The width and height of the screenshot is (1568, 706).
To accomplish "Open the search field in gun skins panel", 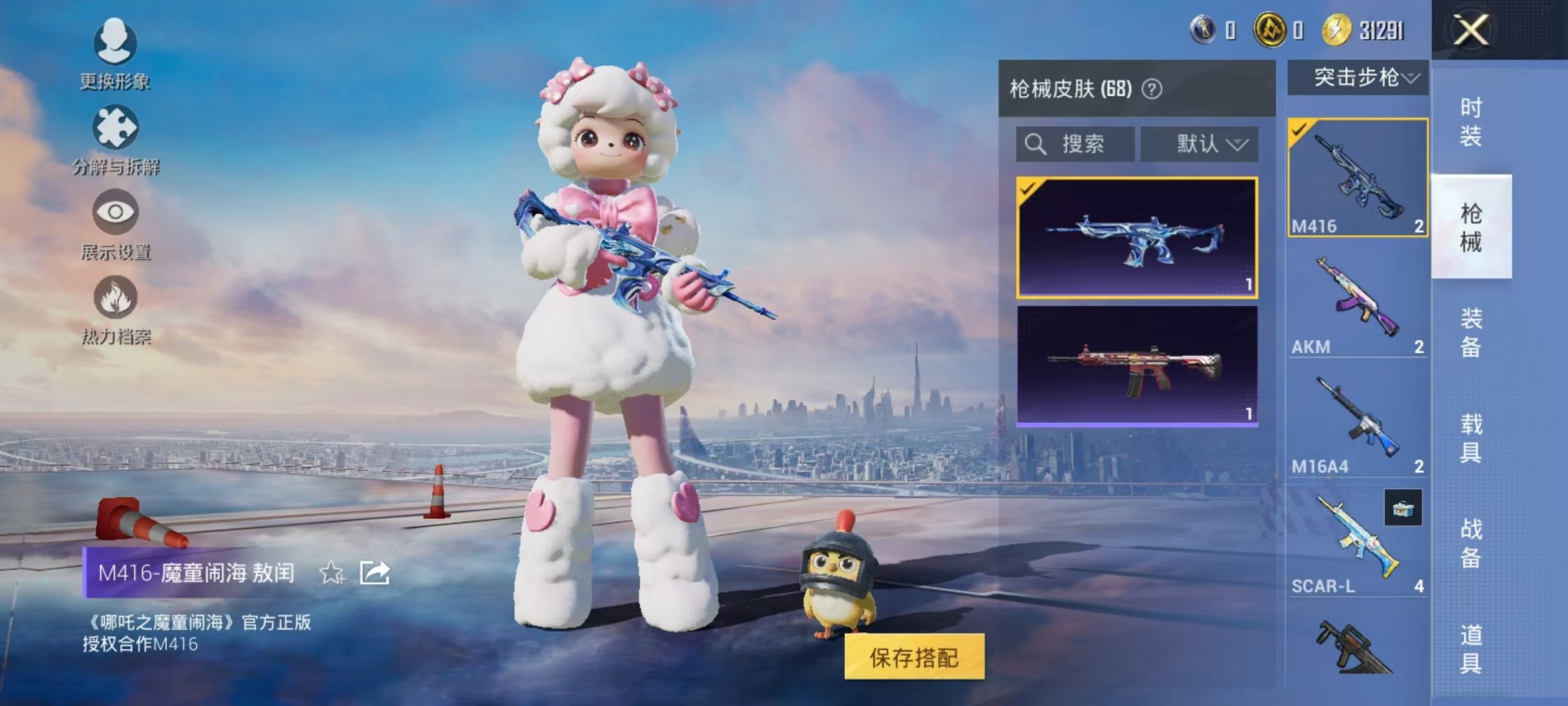I will 1076,145.
